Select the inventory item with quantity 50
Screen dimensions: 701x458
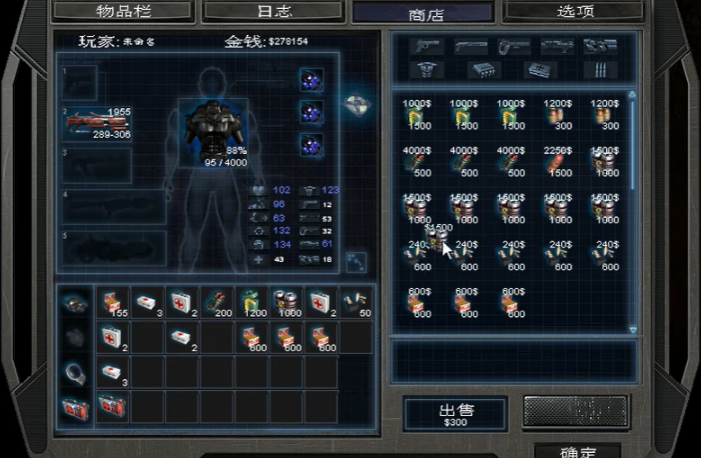357,301
